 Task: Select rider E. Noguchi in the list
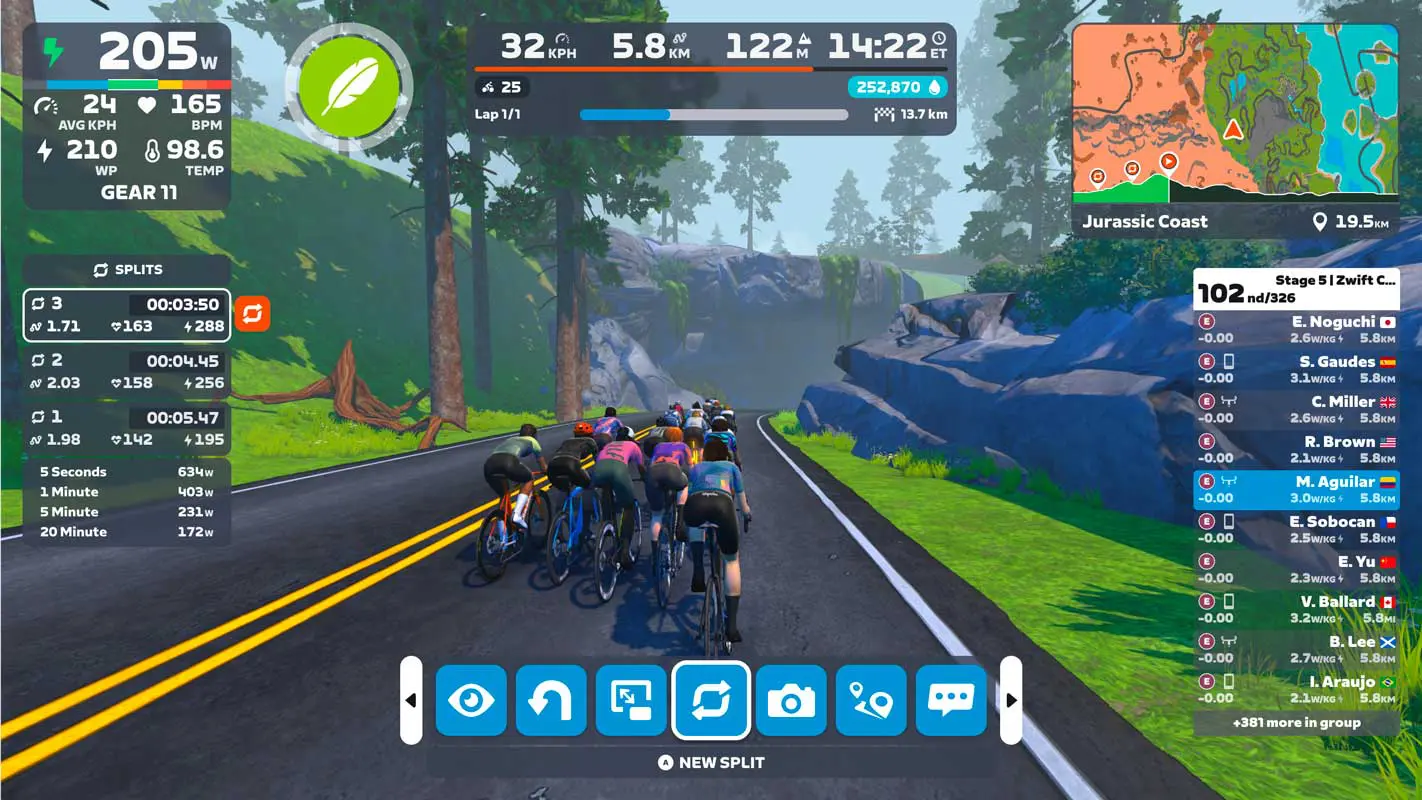pyautogui.click(x=1296, y=330)
